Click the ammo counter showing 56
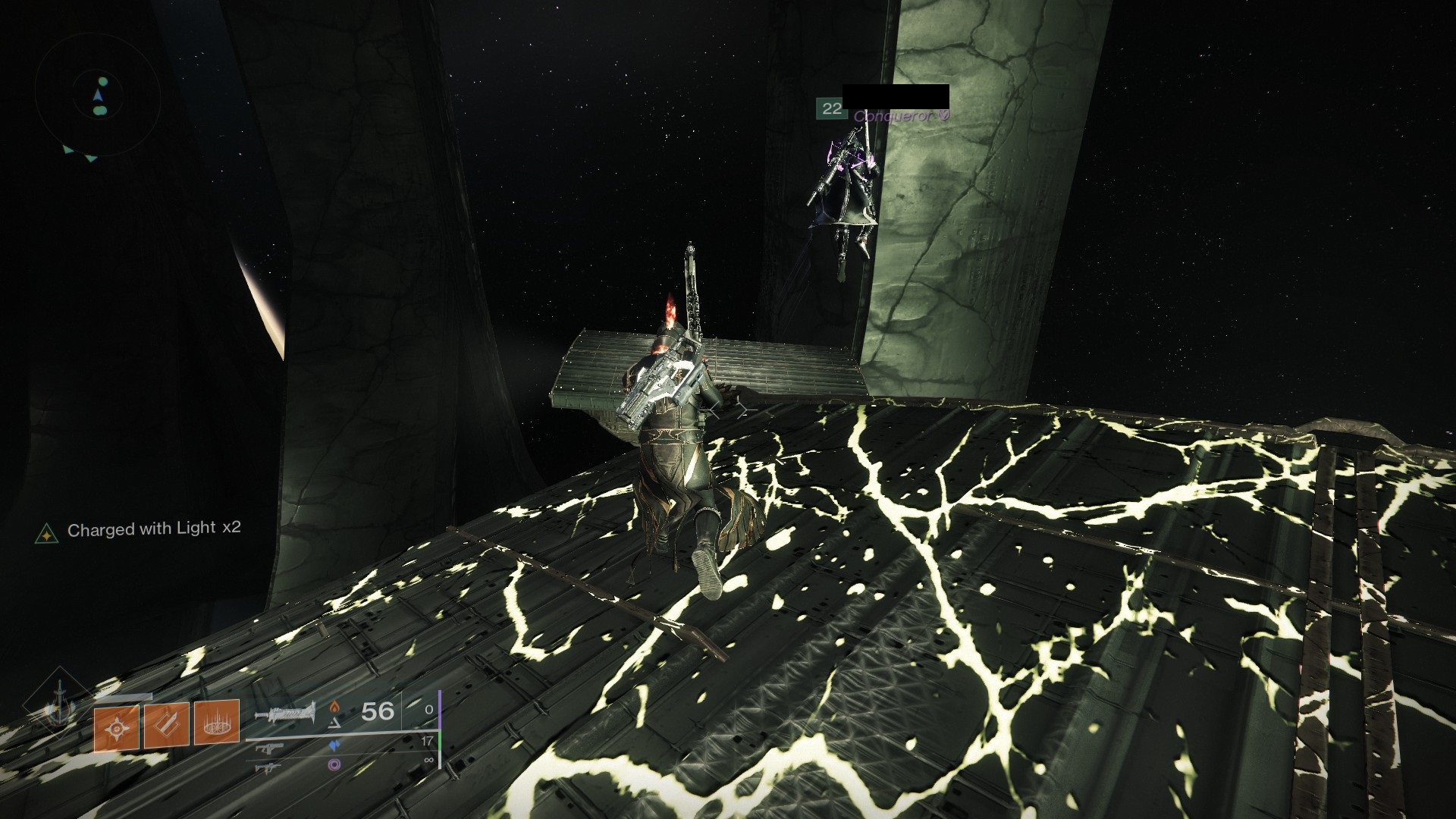 tap(376, 712)
